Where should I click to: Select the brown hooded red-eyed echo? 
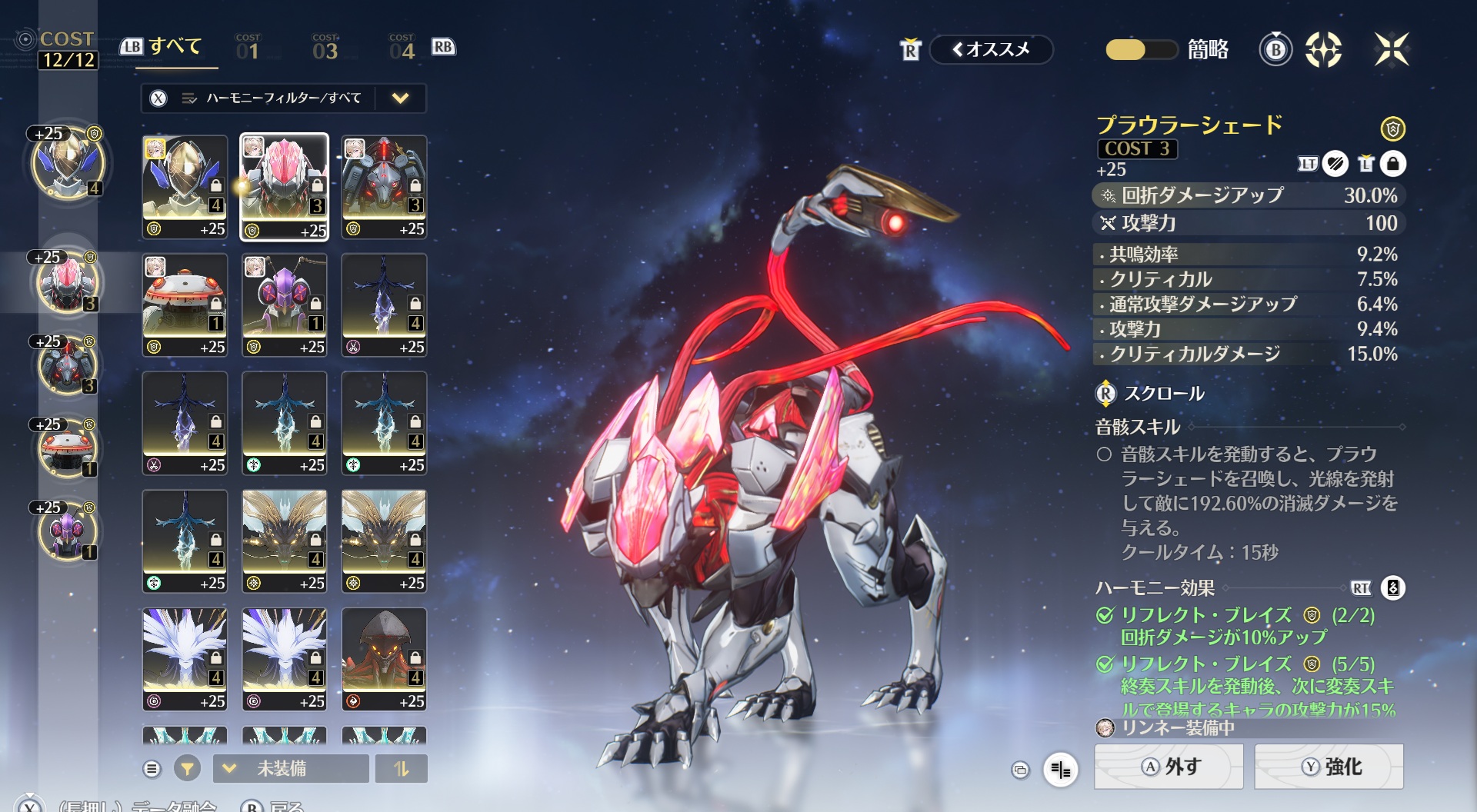[384, 659]
